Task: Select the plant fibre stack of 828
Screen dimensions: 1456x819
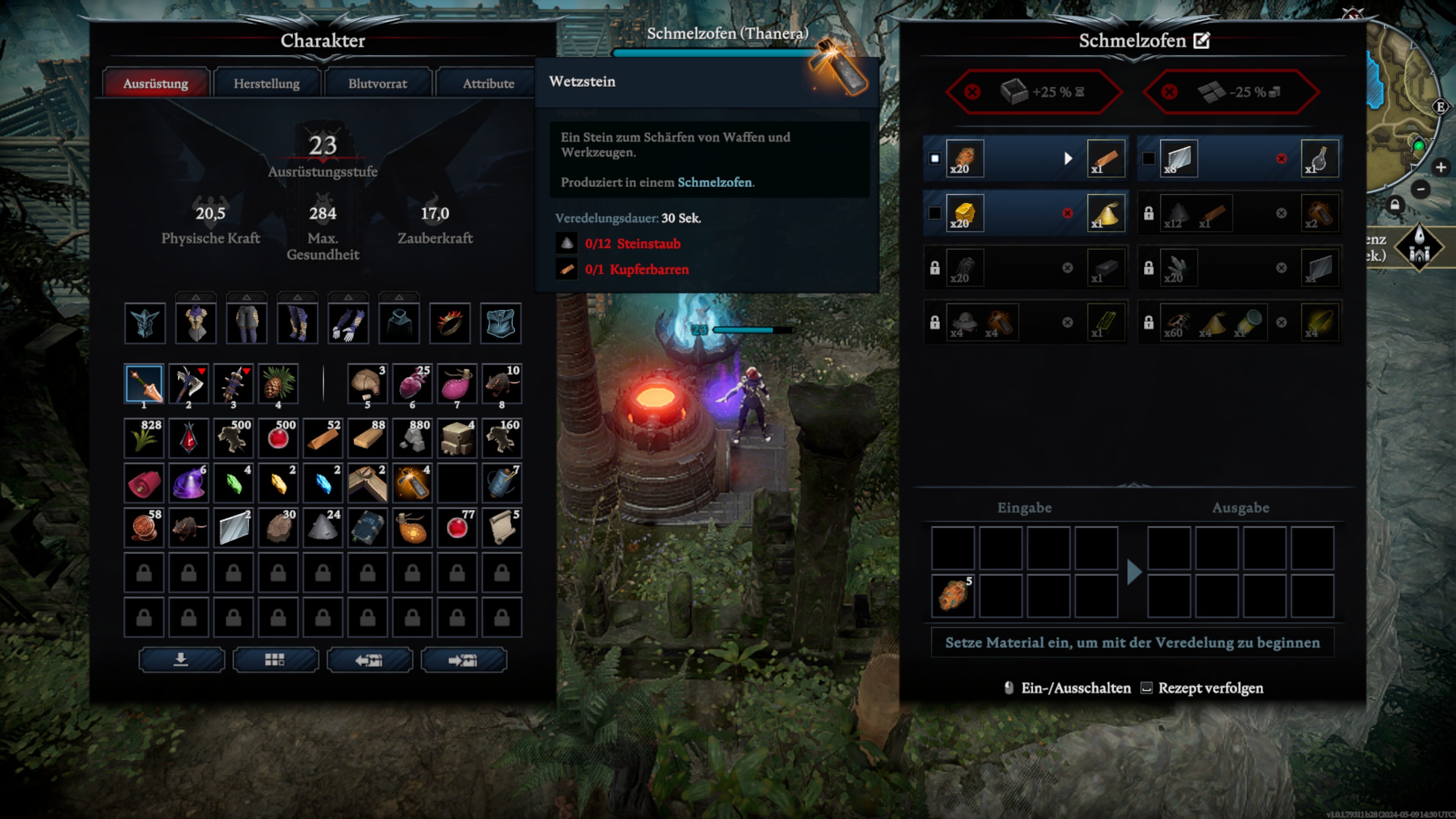Action: 144,438
